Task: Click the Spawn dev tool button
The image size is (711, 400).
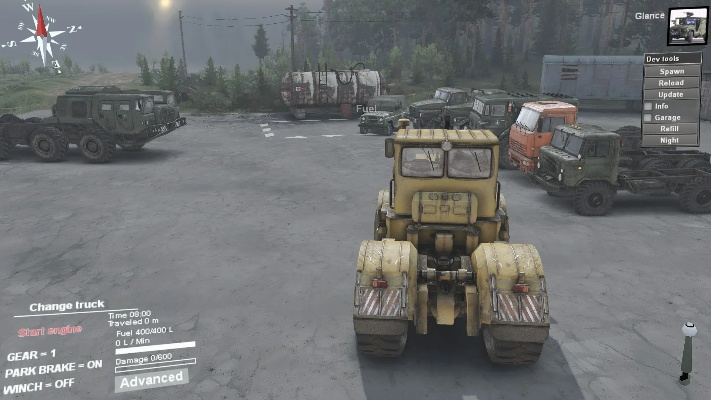Action: tap(672, 71)
